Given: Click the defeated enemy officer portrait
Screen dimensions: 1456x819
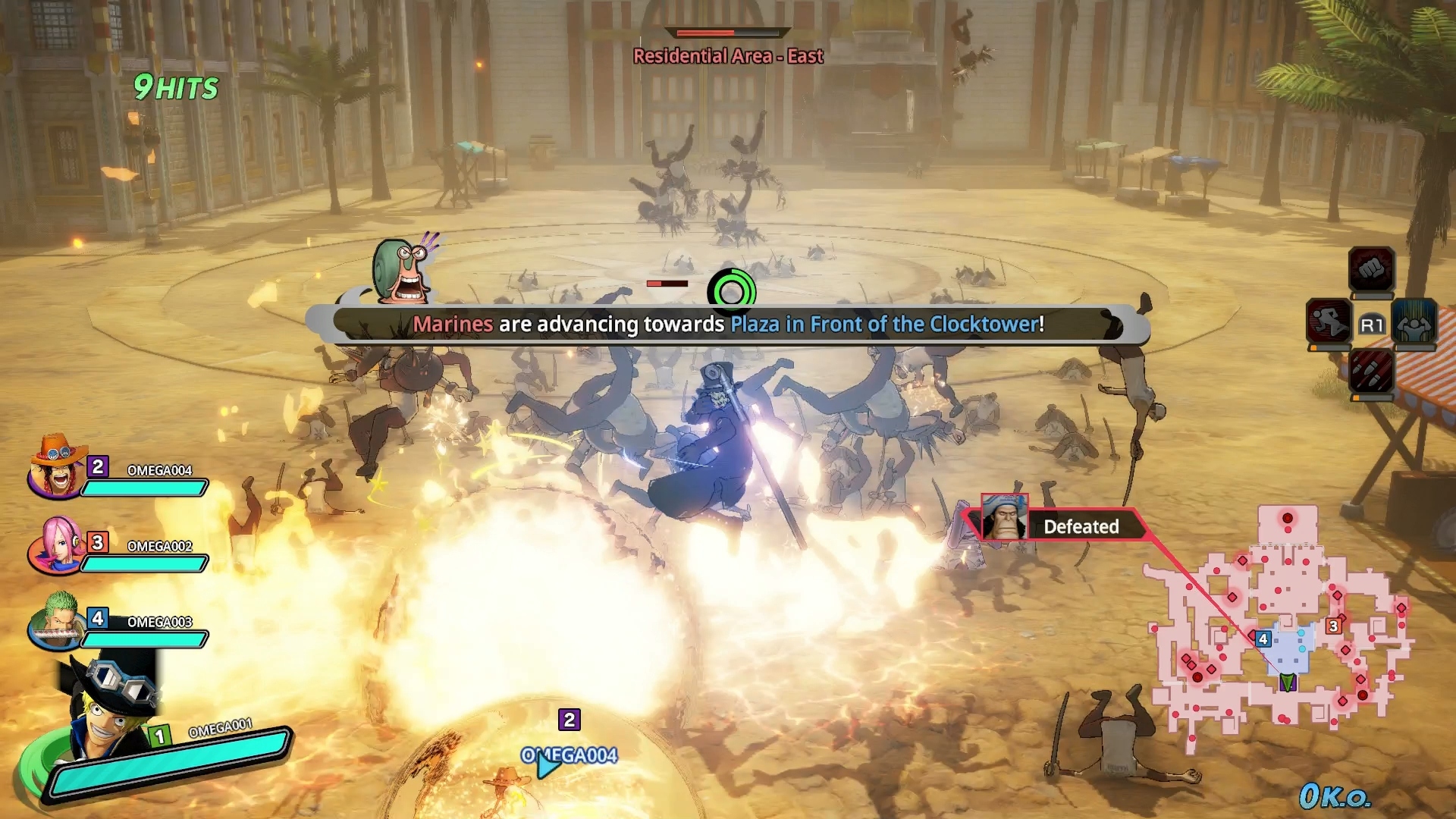Looking at the screenshot, I should click(1005, 517).
